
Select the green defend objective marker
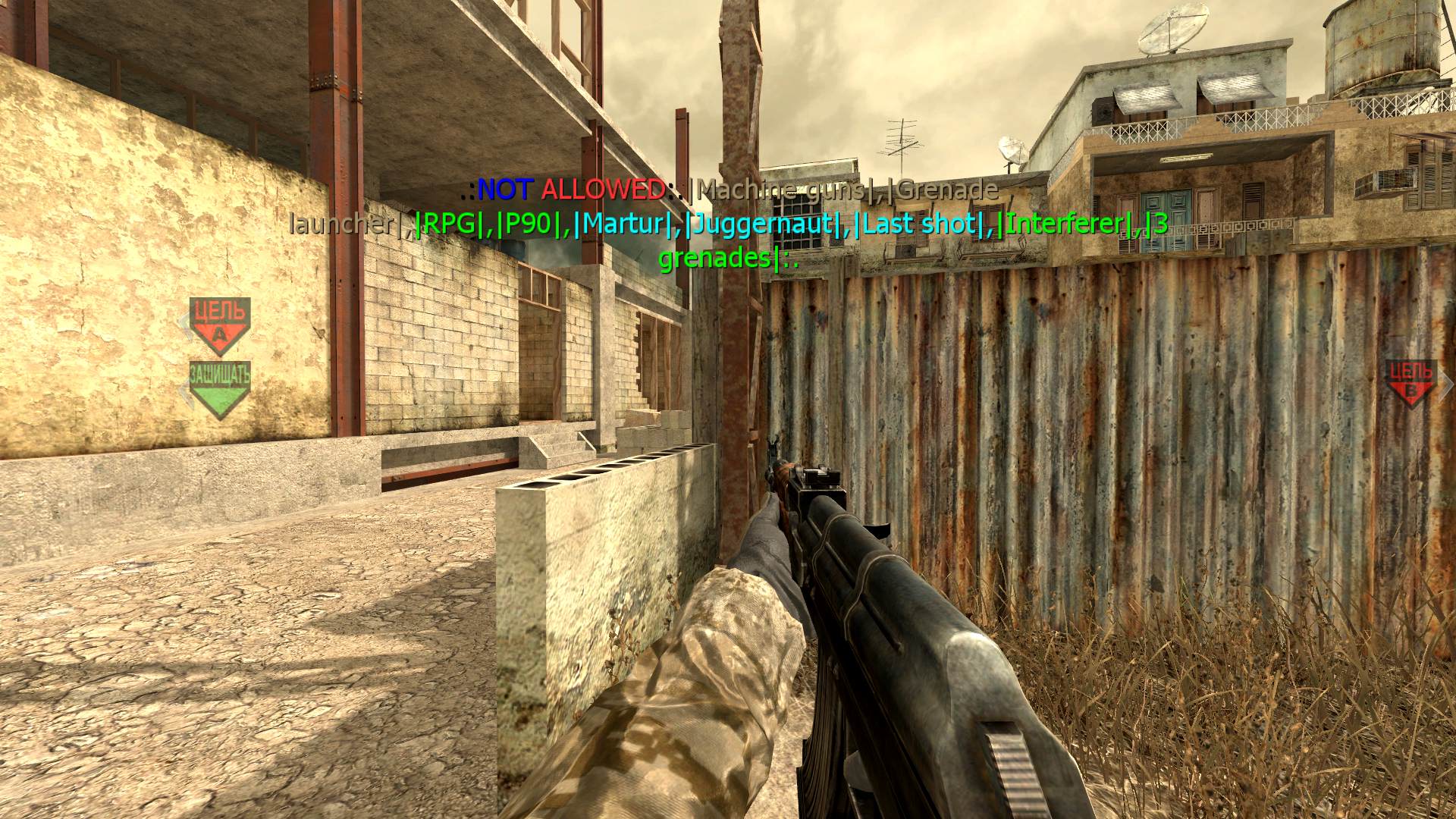(x=219, y=388)
